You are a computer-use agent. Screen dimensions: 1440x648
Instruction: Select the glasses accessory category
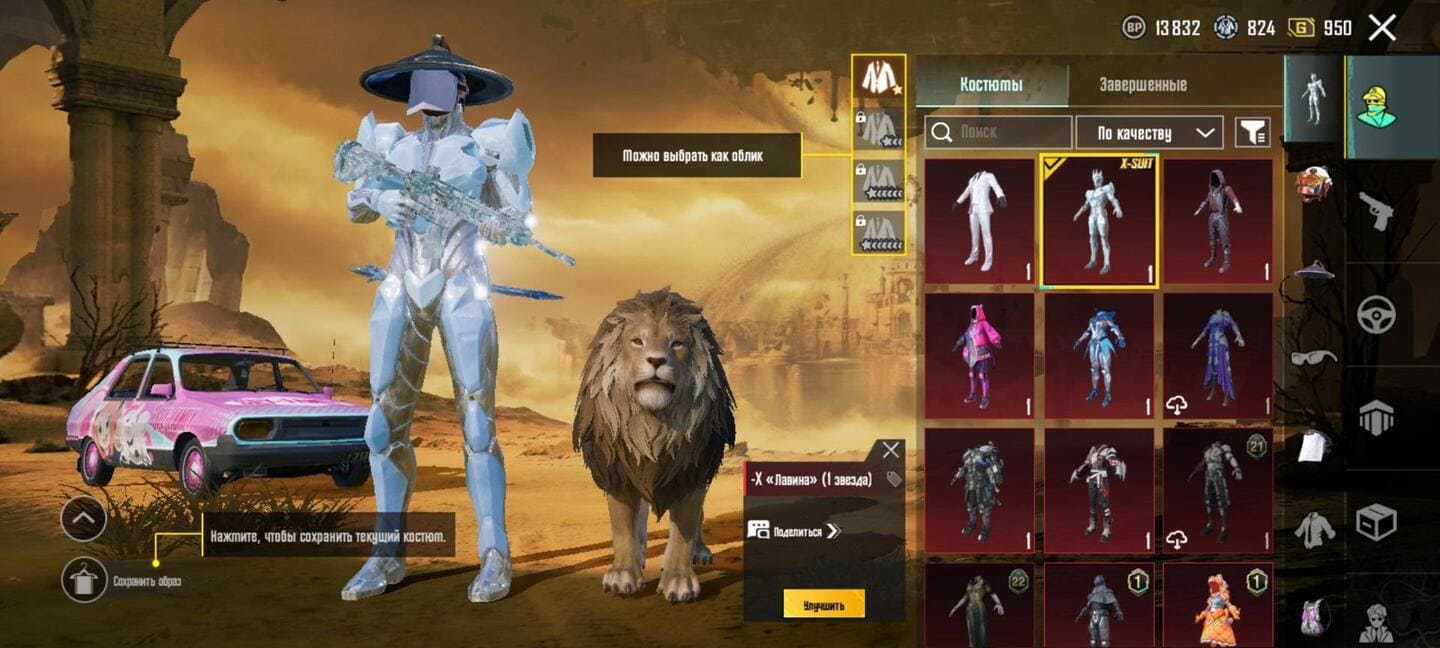click(1314, 357)
